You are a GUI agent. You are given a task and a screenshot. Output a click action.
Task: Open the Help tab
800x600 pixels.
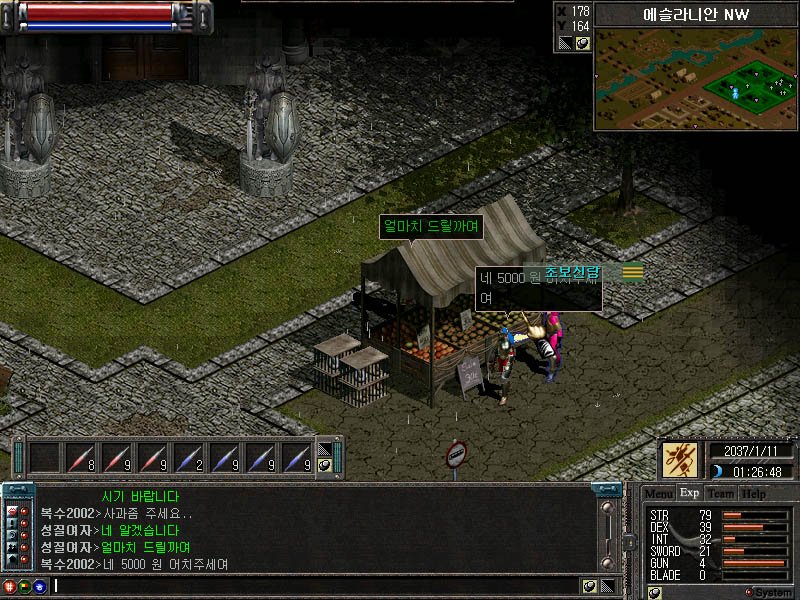point(753,493)
